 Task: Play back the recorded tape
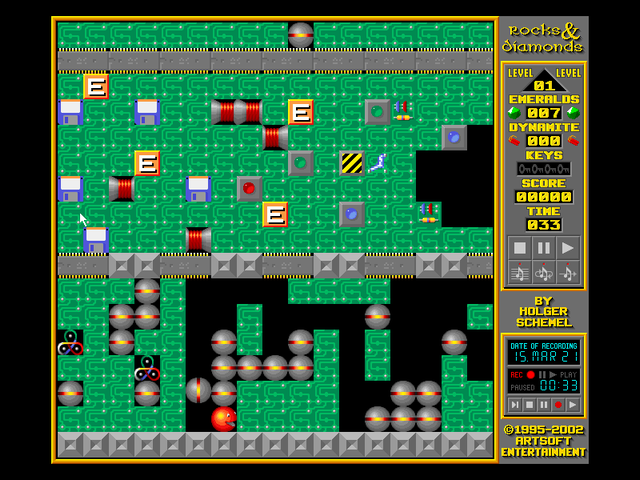[573, 404]
